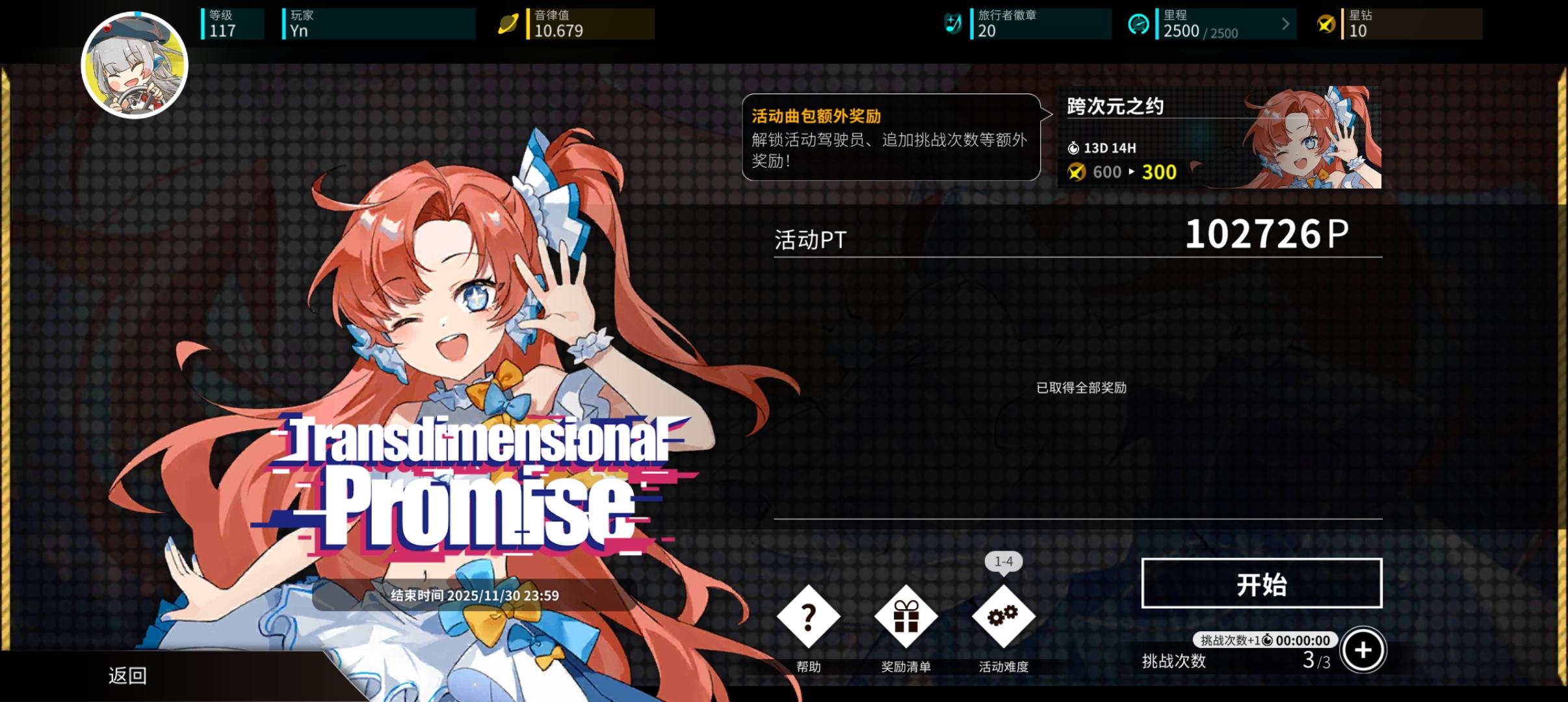Image resolution: width=1568 pixels, height=702 pixels.
Task: Click the 音律值 golden note icon
Action: (511, 23)
